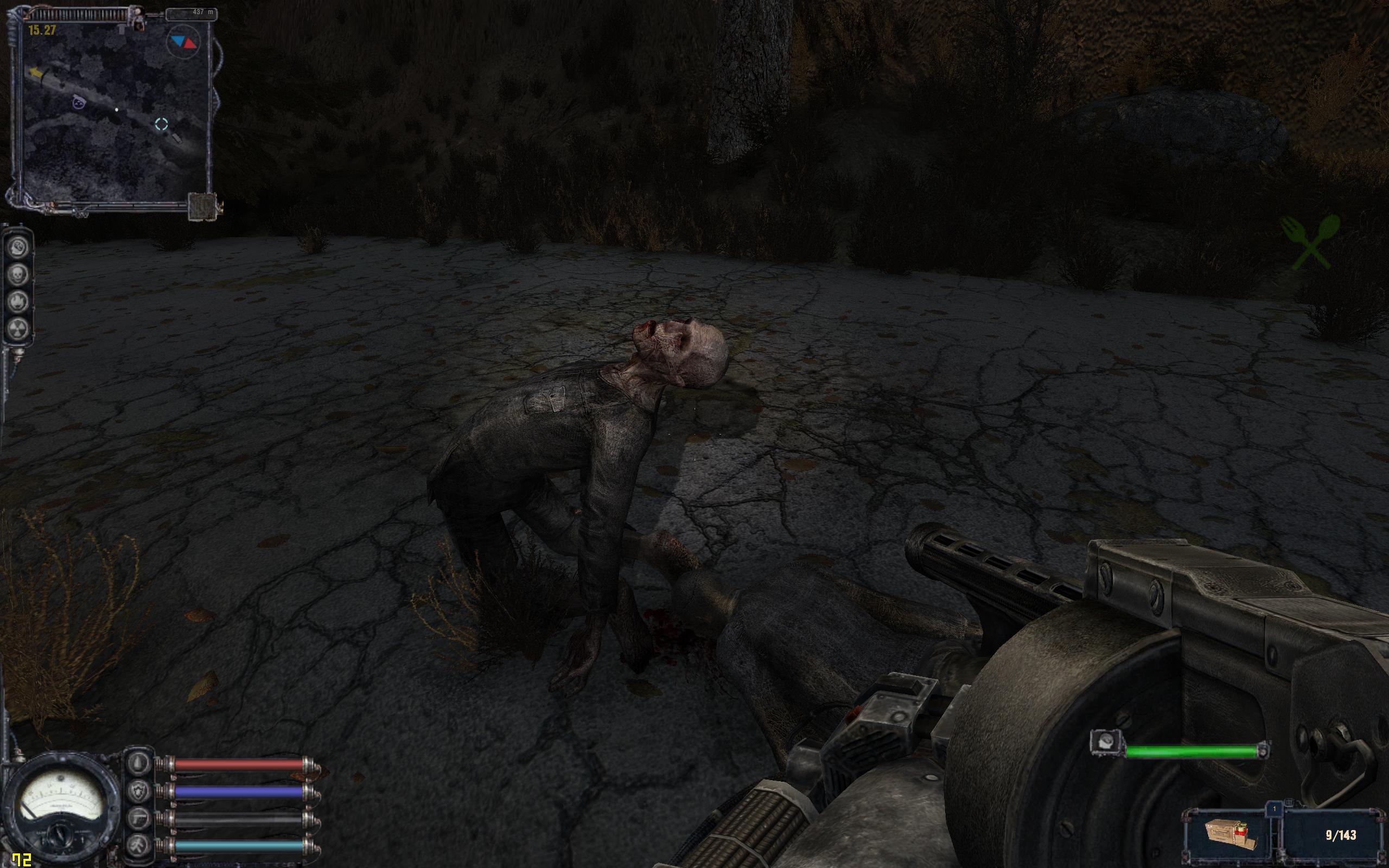The width and height of the screenshot is (1389, 868).
Task: Select the purple stash marker on minimap
Action: [79, 102]
